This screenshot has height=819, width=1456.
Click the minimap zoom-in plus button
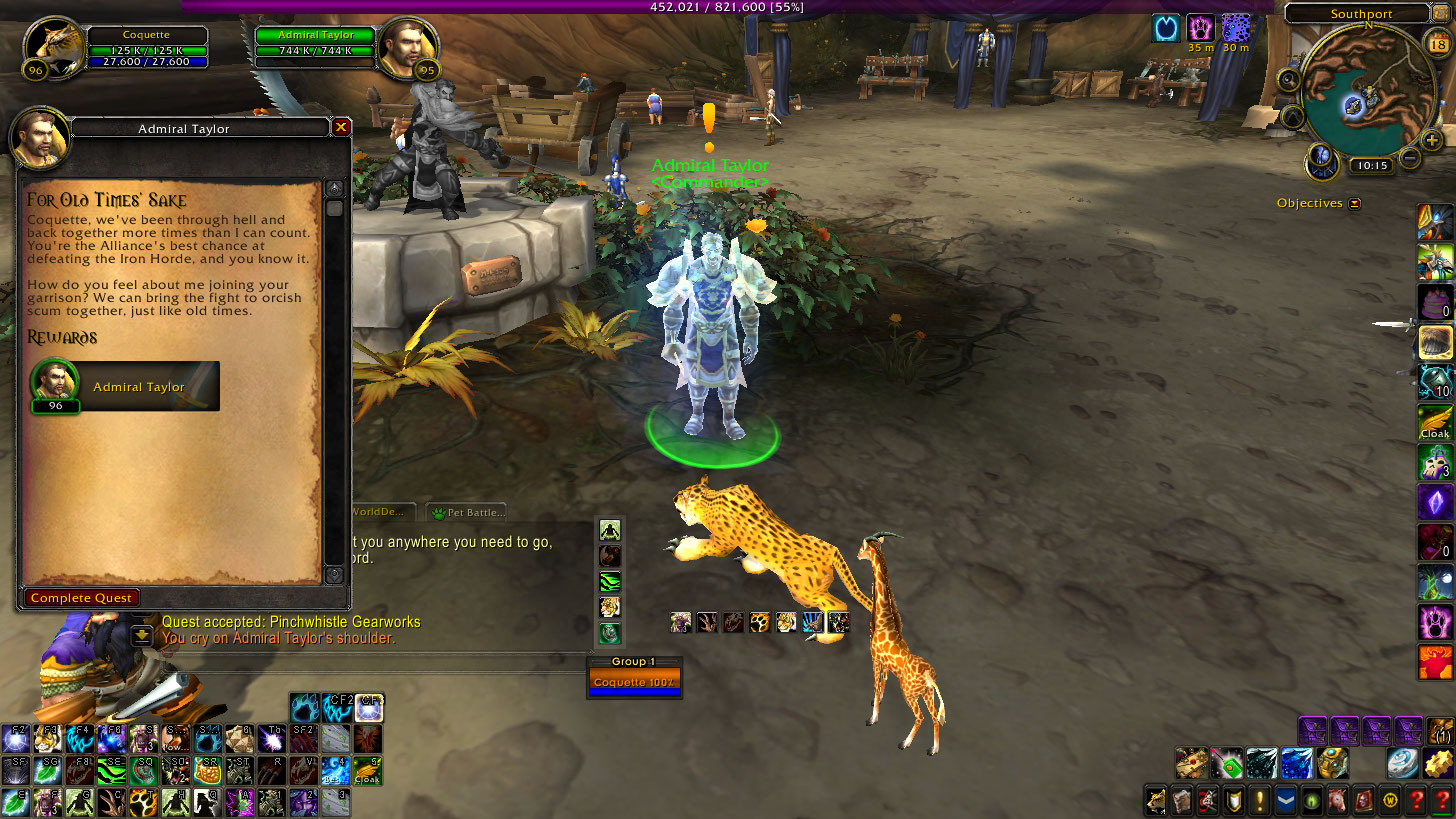click(1431, 140)
